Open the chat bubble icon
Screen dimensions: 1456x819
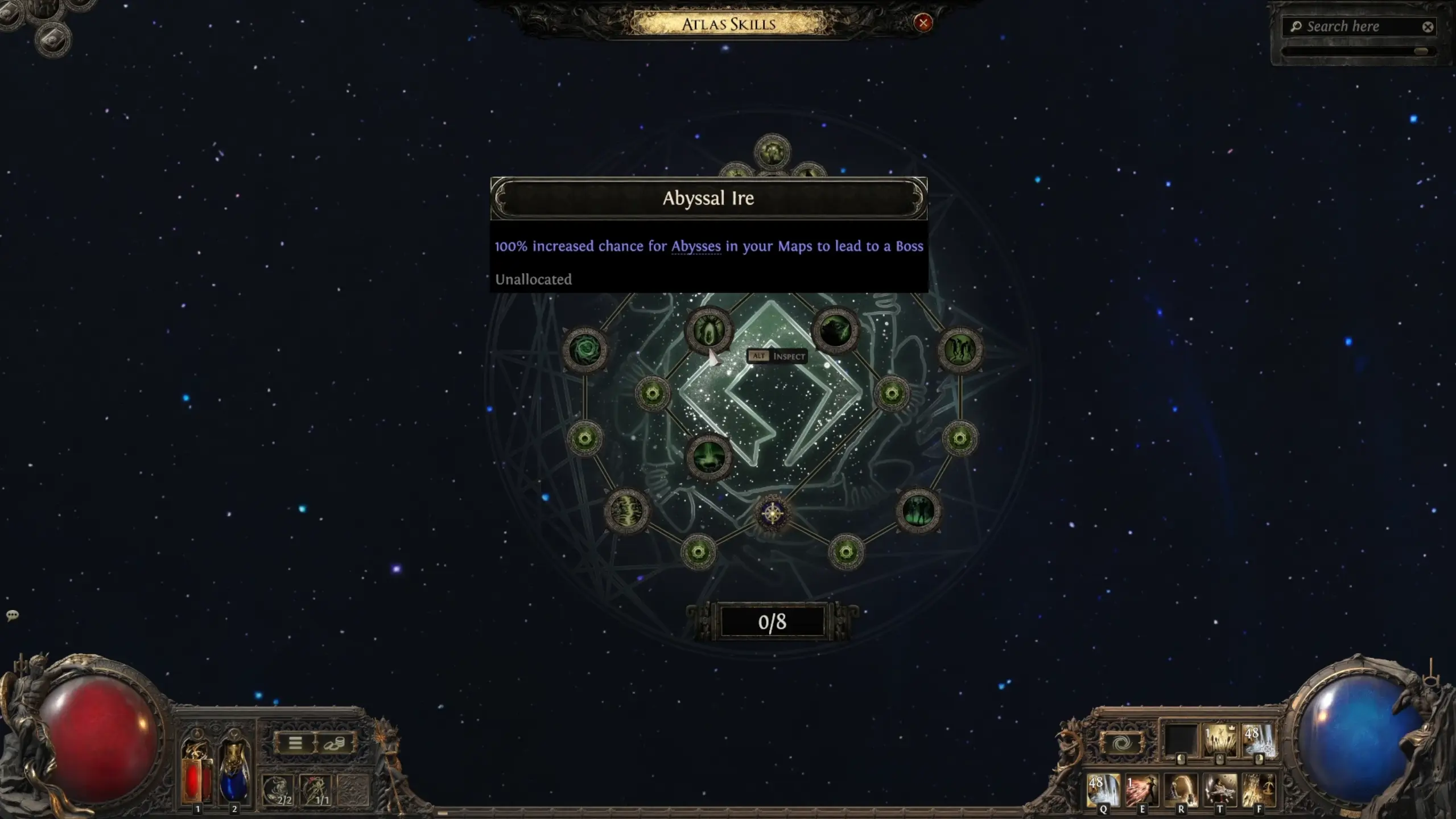[13, 615]
